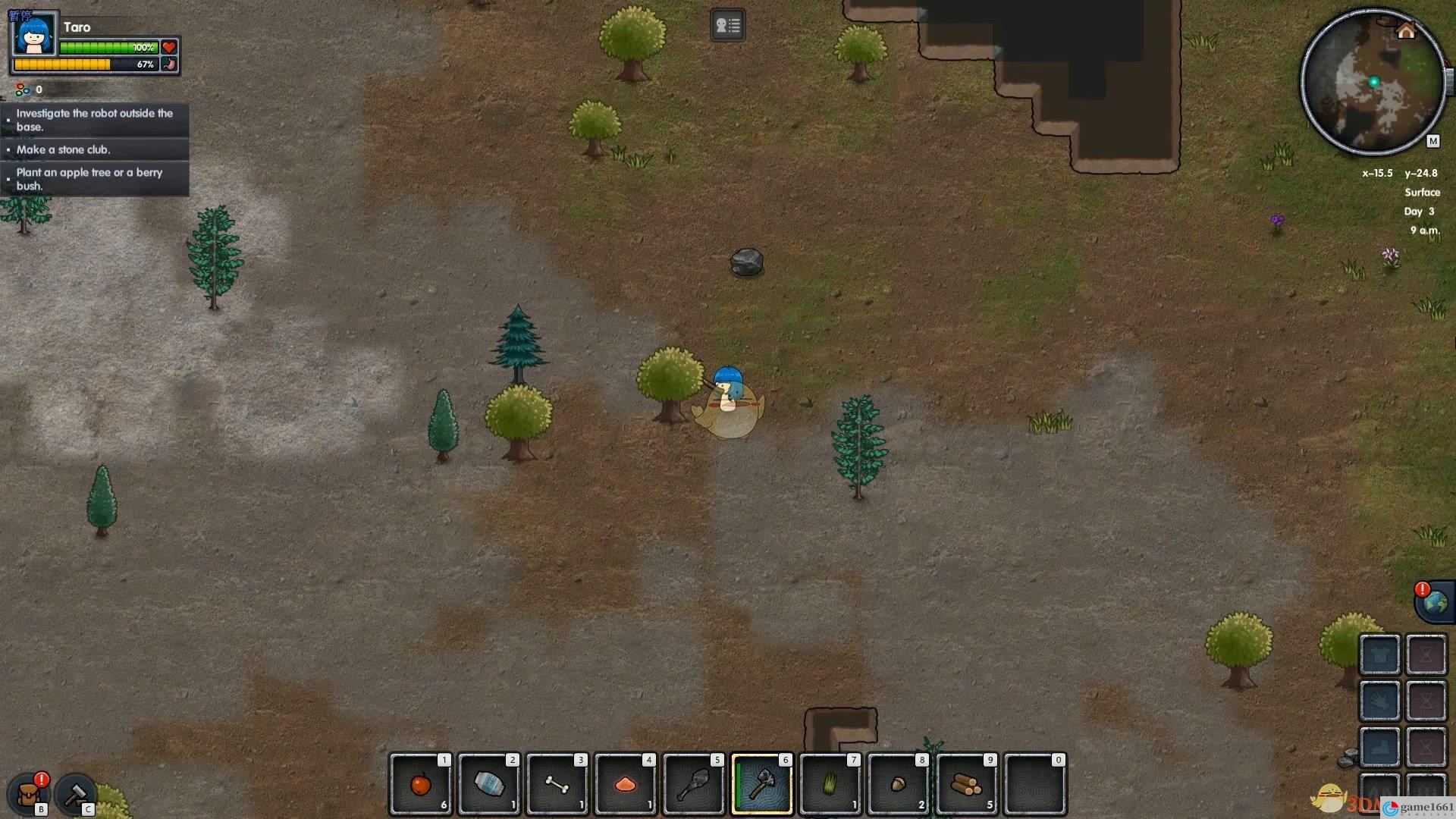Select the orange powder pile slot
The image size is (1456, 819).
(625, 784)
